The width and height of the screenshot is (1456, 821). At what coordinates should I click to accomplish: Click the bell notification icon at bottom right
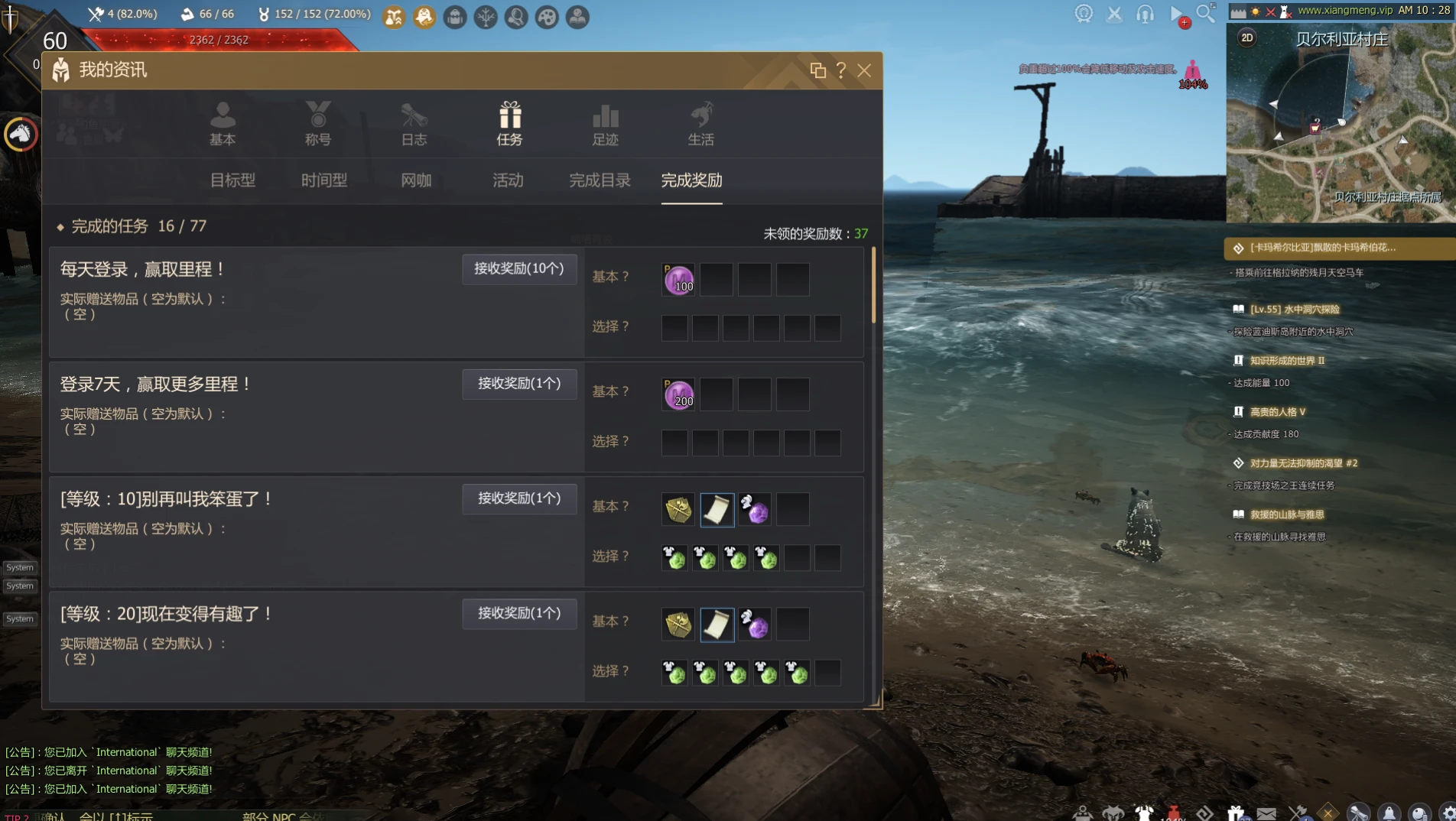point(1389,812)
